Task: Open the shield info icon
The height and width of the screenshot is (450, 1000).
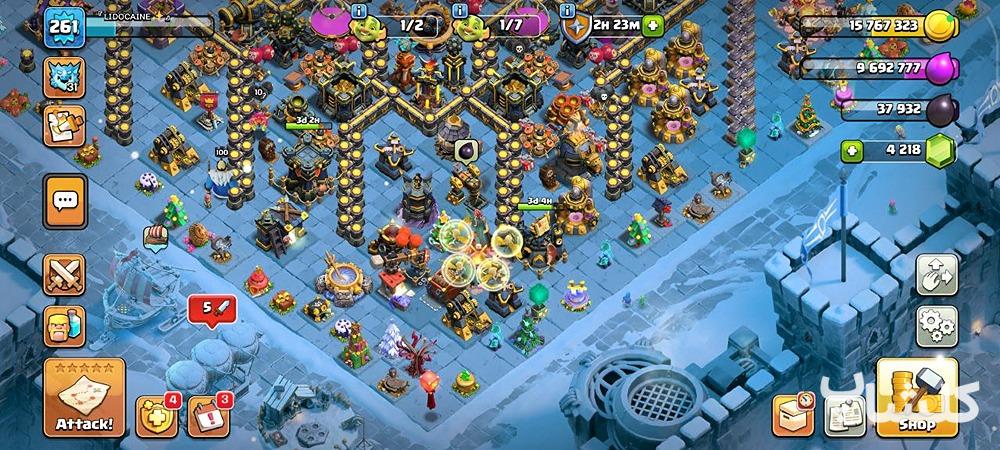Action: pyautogui.click(x=568, y=11)
